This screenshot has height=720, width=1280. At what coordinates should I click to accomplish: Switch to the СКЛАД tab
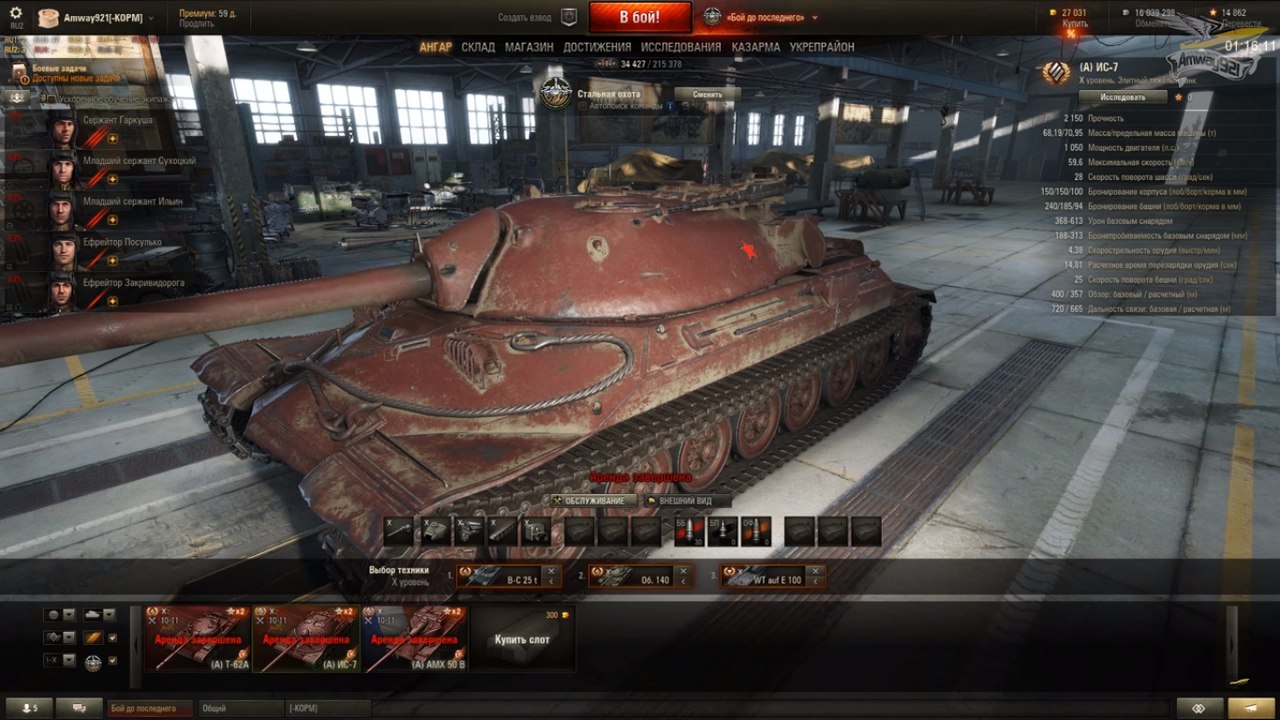[x=478, y=47]
